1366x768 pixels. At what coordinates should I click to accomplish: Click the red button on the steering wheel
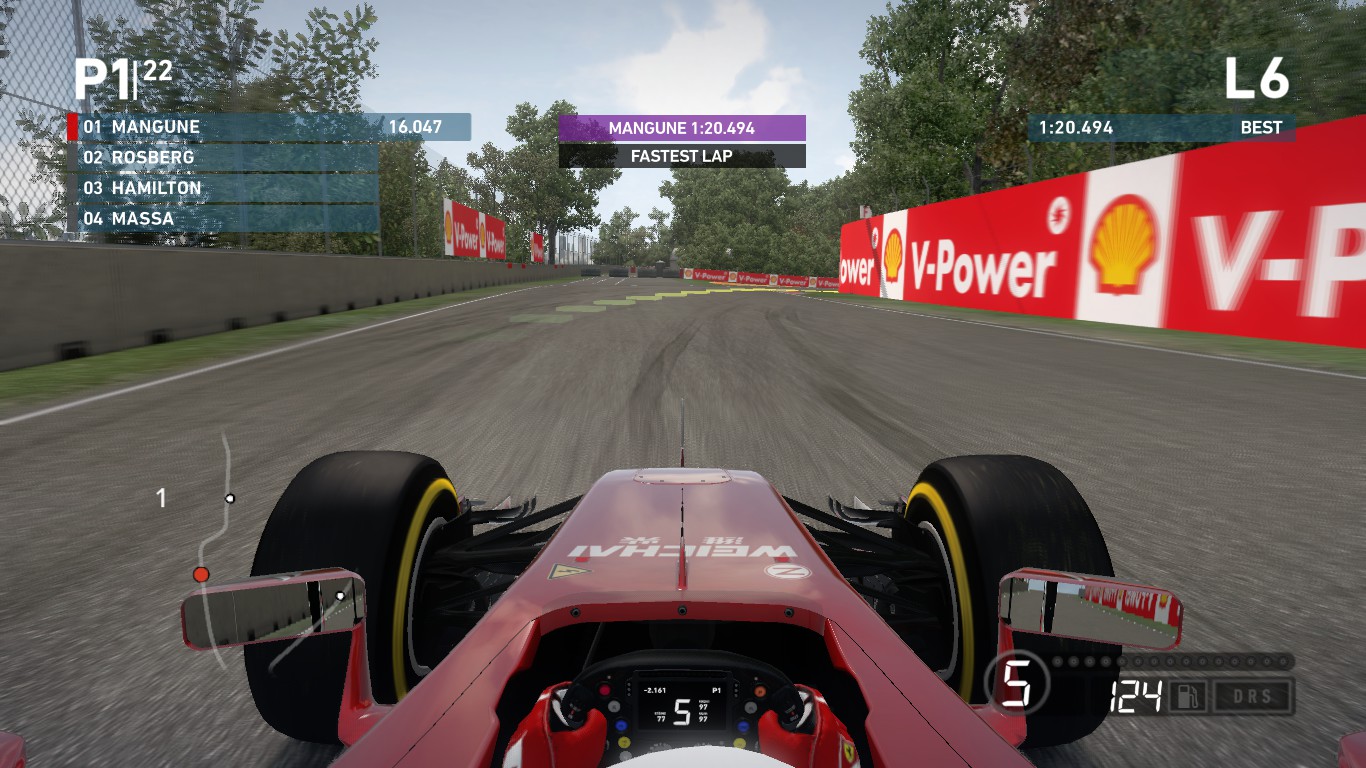604,690
